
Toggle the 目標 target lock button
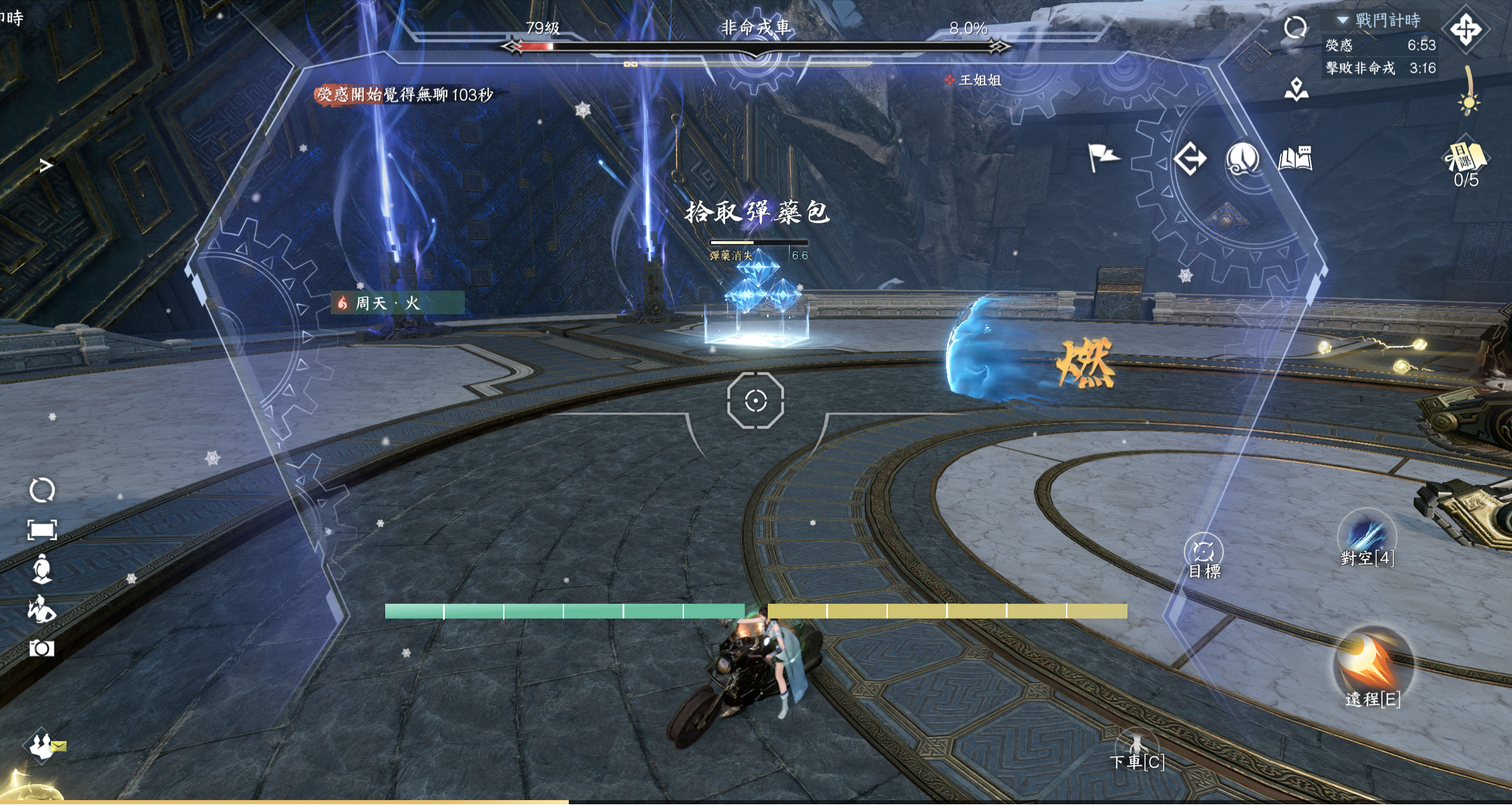click(1203, 554)
